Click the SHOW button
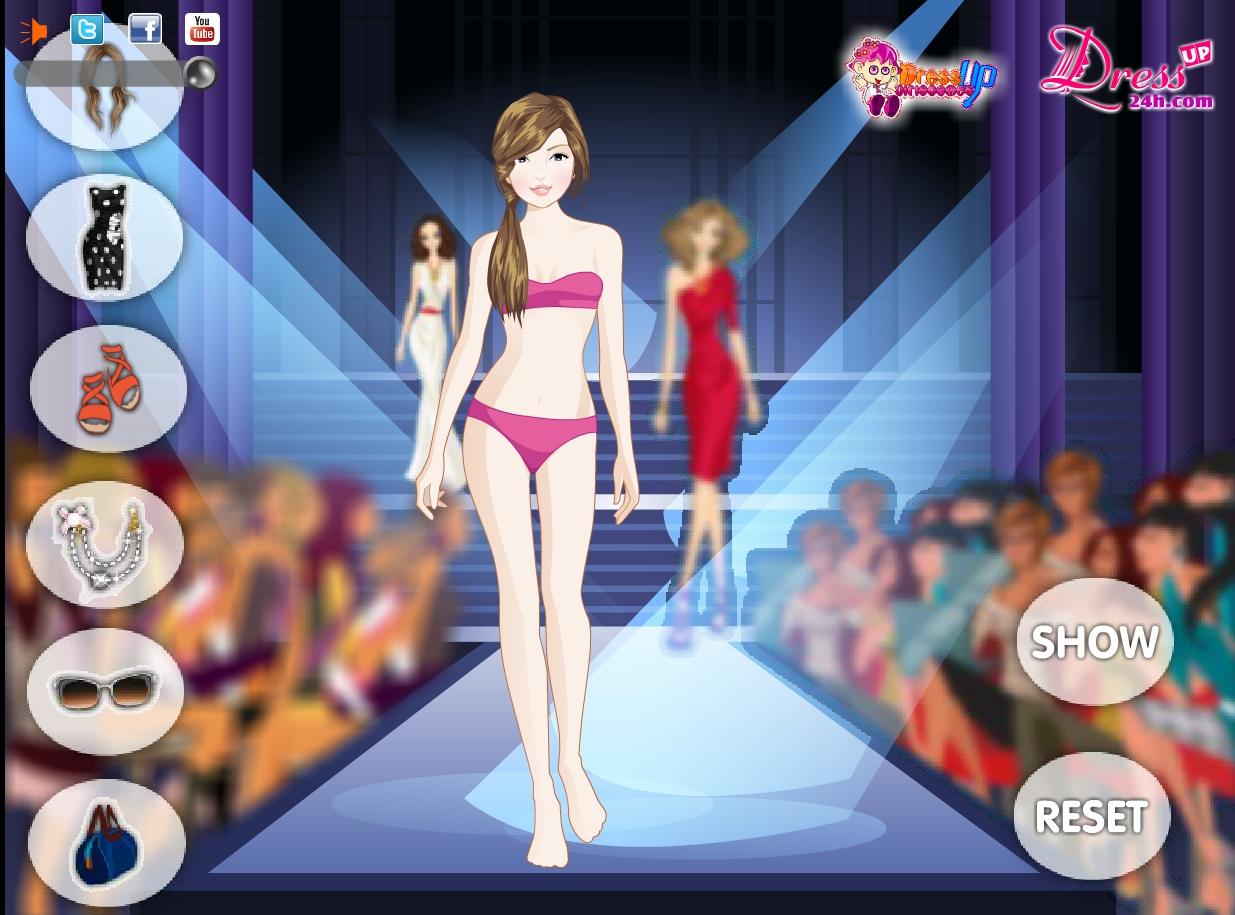 tap(1094, 642)
